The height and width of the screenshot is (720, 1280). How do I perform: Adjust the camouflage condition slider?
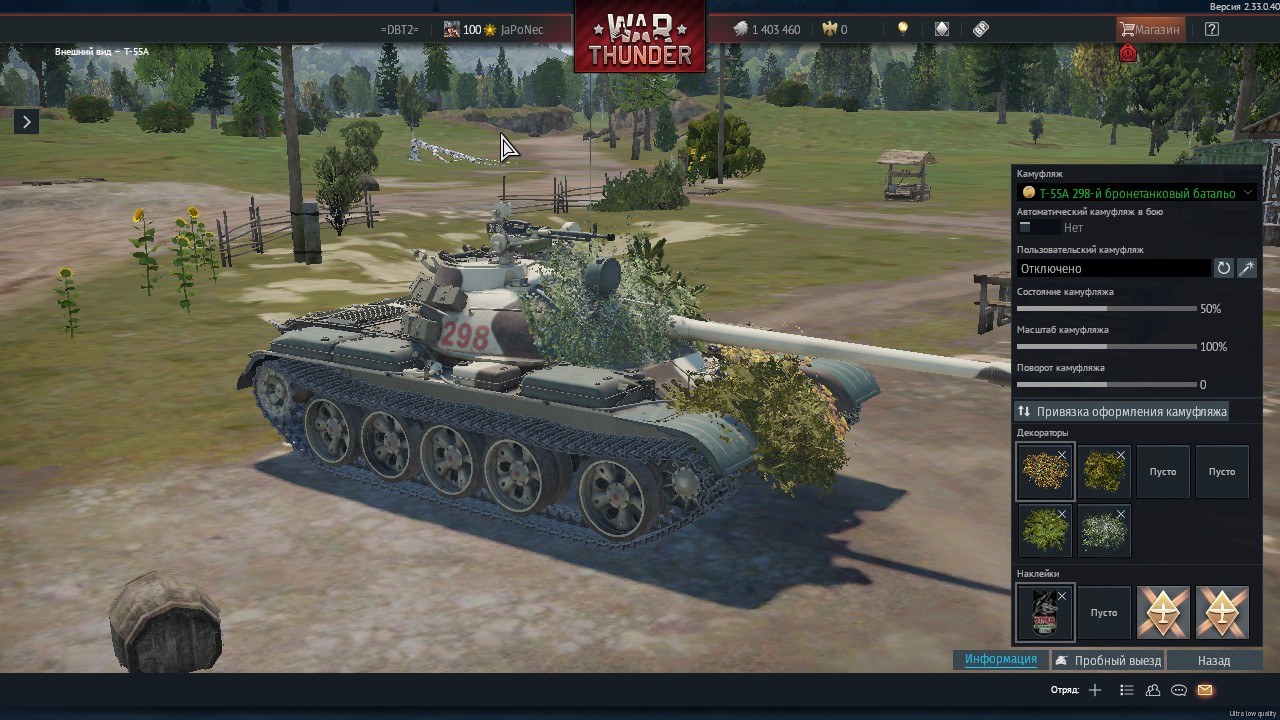1106,309
